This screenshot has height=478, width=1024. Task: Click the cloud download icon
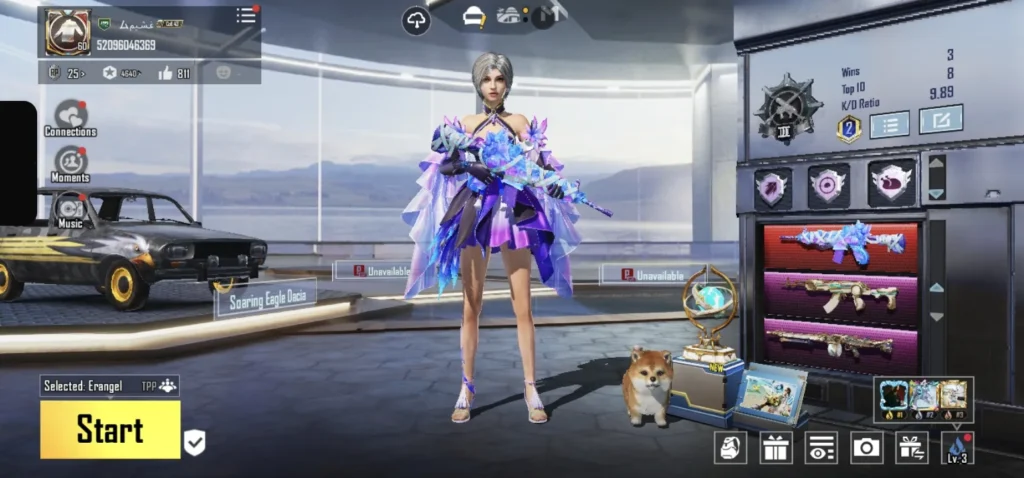pos(416,20)
